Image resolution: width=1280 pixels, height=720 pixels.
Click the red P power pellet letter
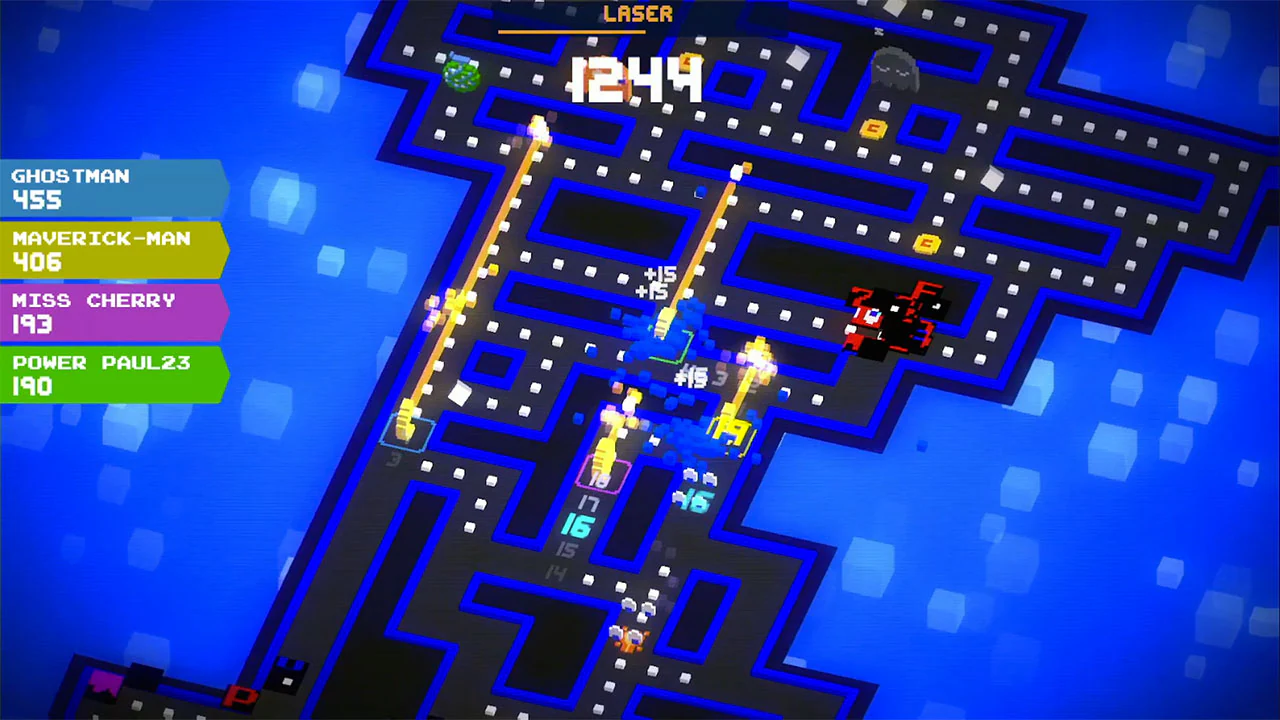240,696
